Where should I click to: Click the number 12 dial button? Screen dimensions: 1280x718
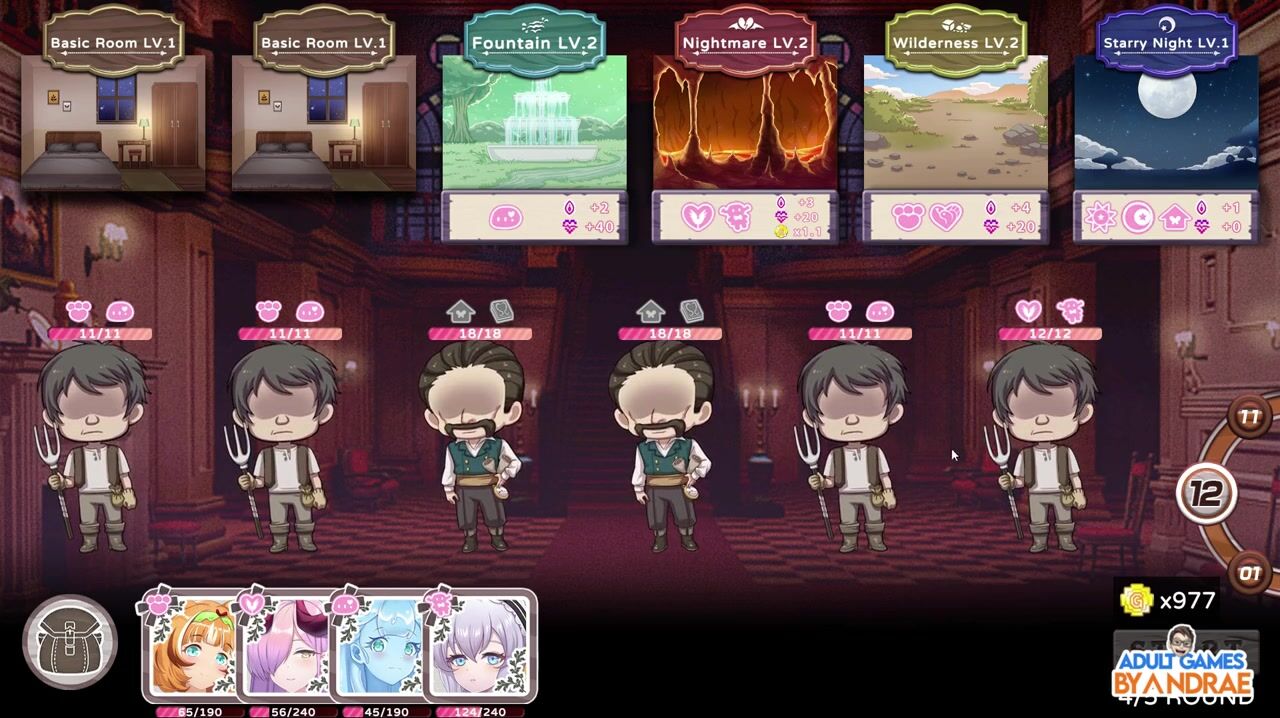(x=1206, y=492)
